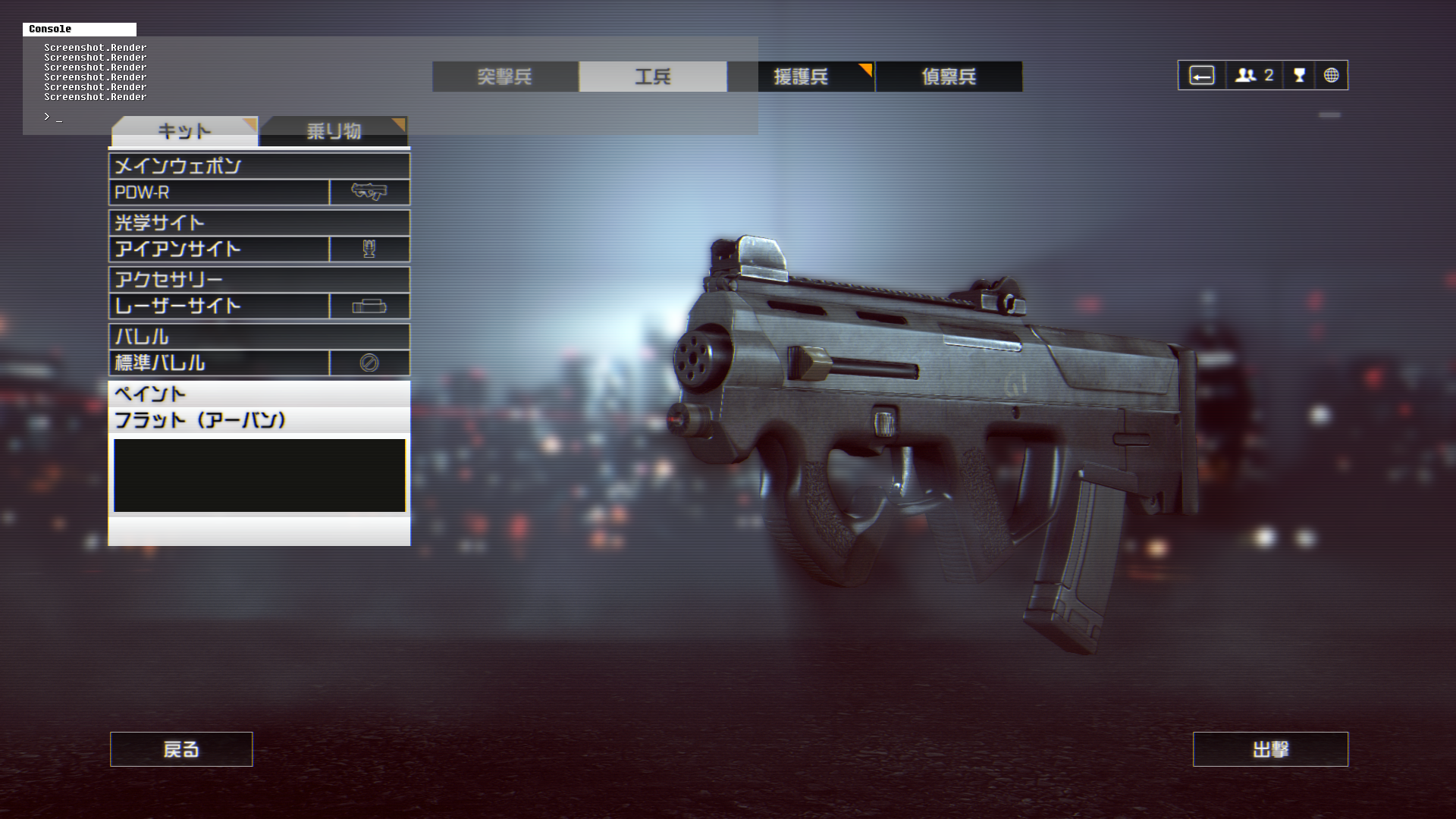Deploy with the 出撃 button
This screenshot has width=1456, height=819.
pyautogui.click(x=1270, y=749)
